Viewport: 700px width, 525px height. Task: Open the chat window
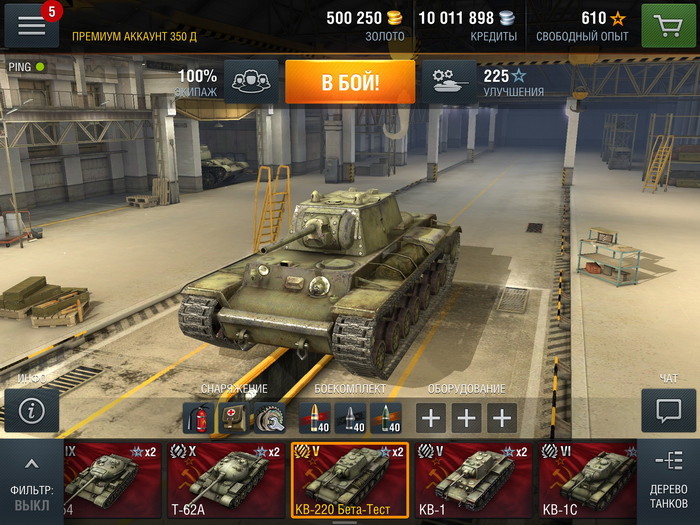pyautogui.click(x=668, y=410)
